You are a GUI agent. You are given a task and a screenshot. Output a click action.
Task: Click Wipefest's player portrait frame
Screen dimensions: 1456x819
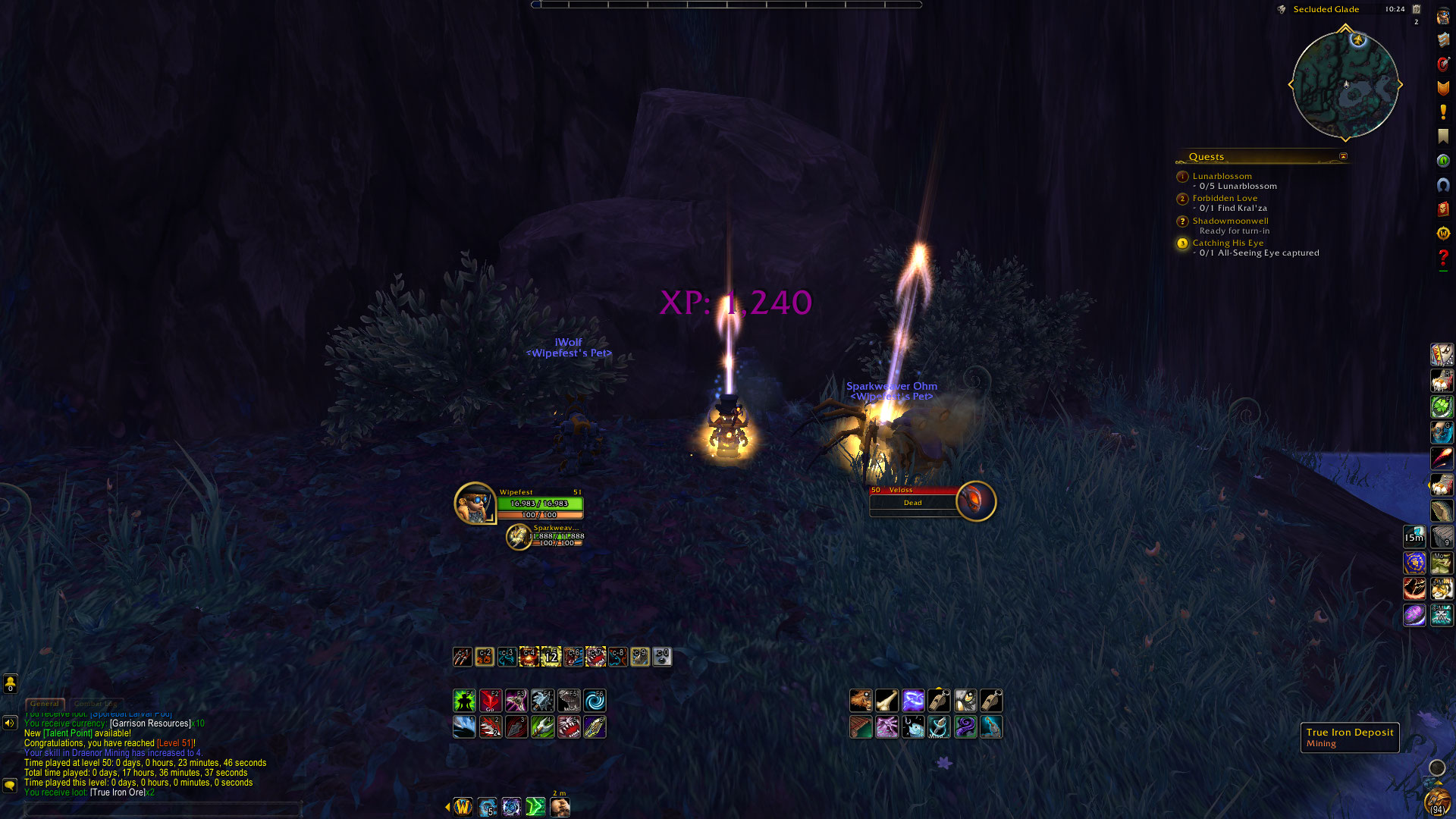point(475,503)
